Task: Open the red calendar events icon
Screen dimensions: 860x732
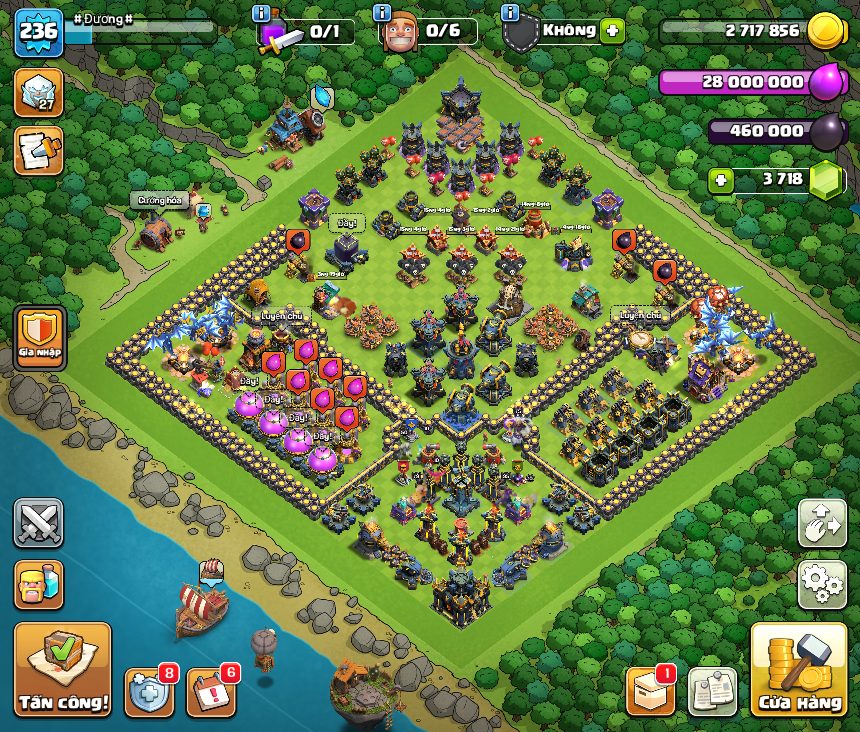Action: click(x=210, y=693)
